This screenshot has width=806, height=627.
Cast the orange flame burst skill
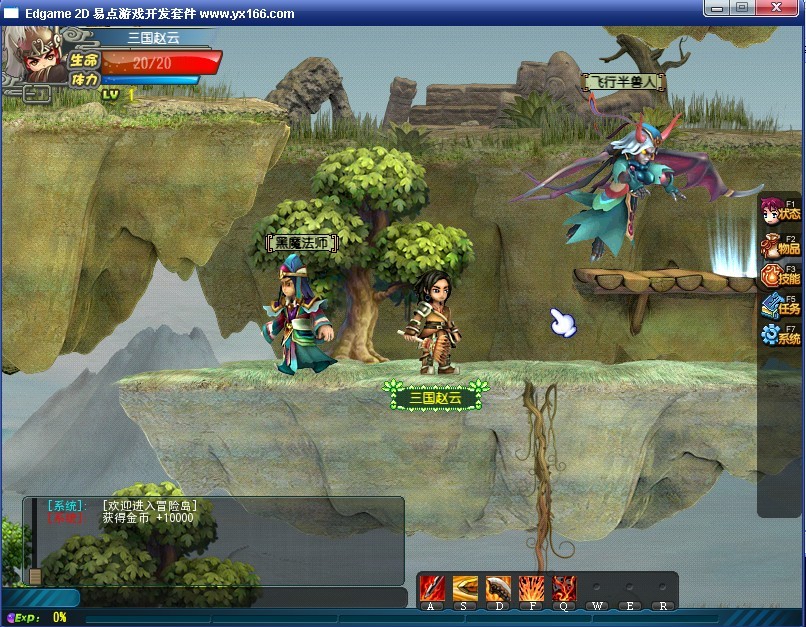531,588
